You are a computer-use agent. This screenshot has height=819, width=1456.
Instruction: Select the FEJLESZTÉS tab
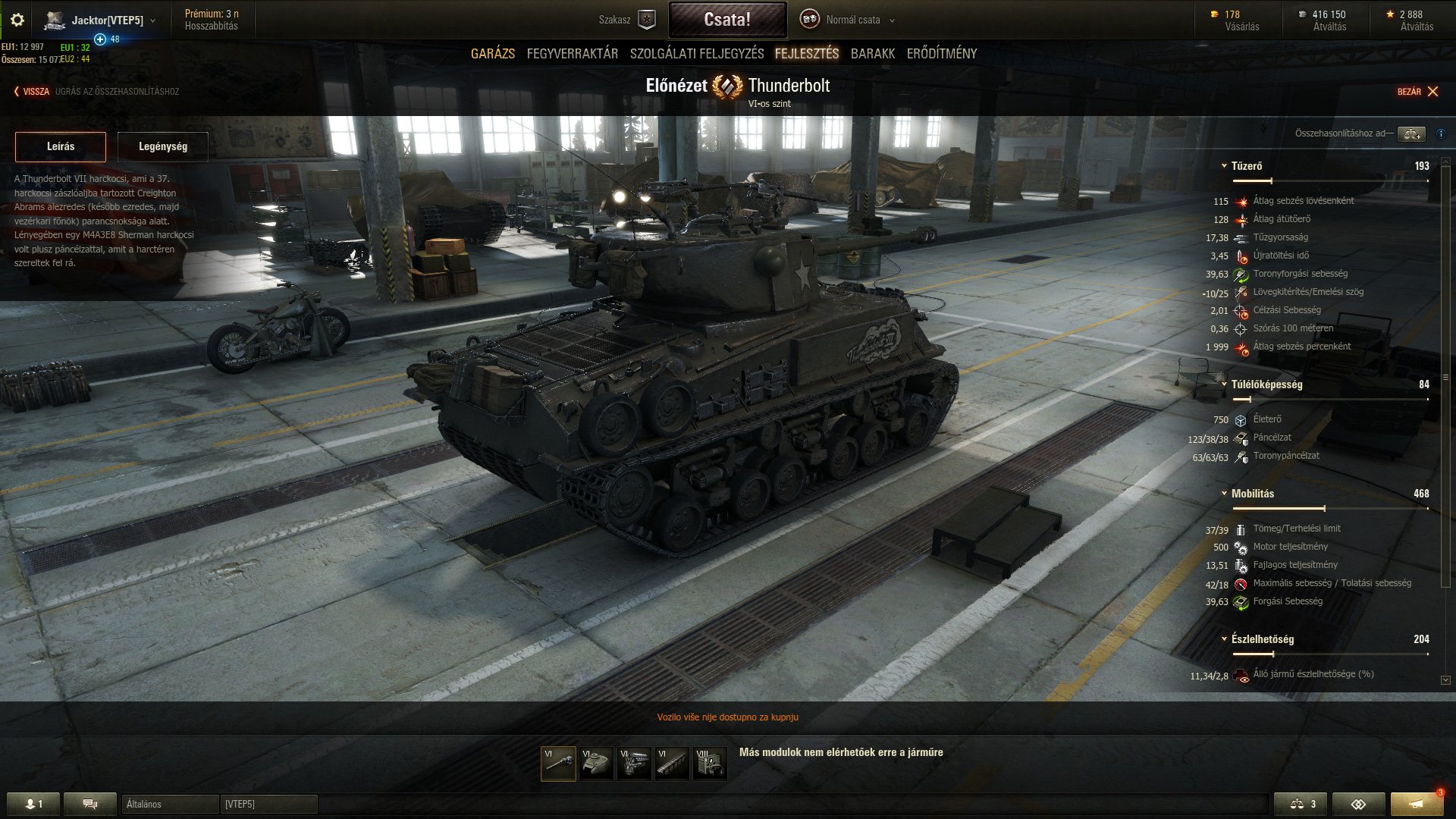[807, 54]
